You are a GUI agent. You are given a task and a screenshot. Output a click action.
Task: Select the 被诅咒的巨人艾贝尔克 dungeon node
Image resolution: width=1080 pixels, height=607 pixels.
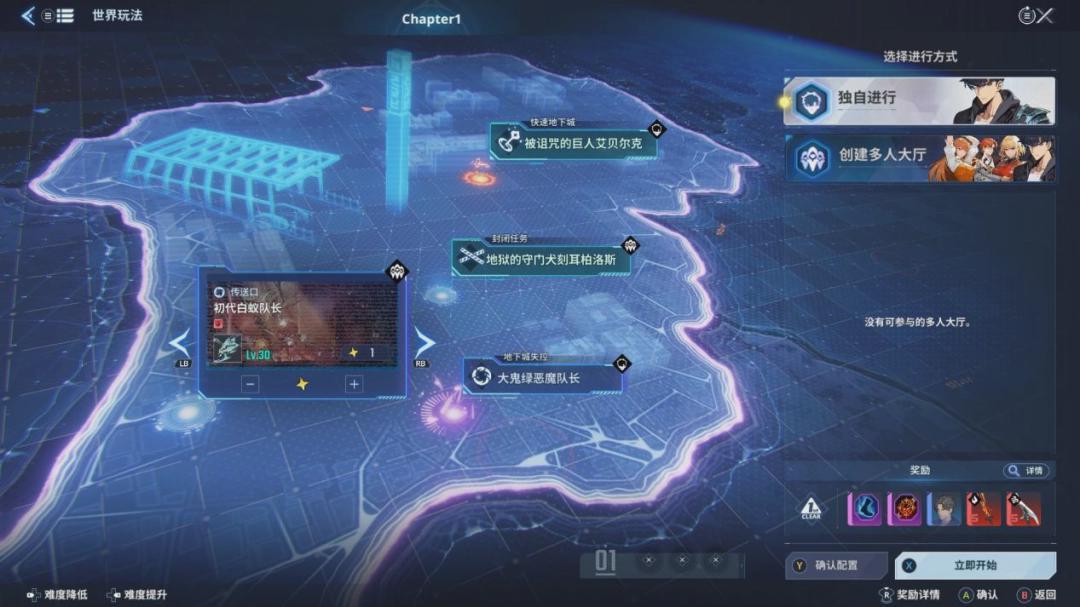[575, 143]
